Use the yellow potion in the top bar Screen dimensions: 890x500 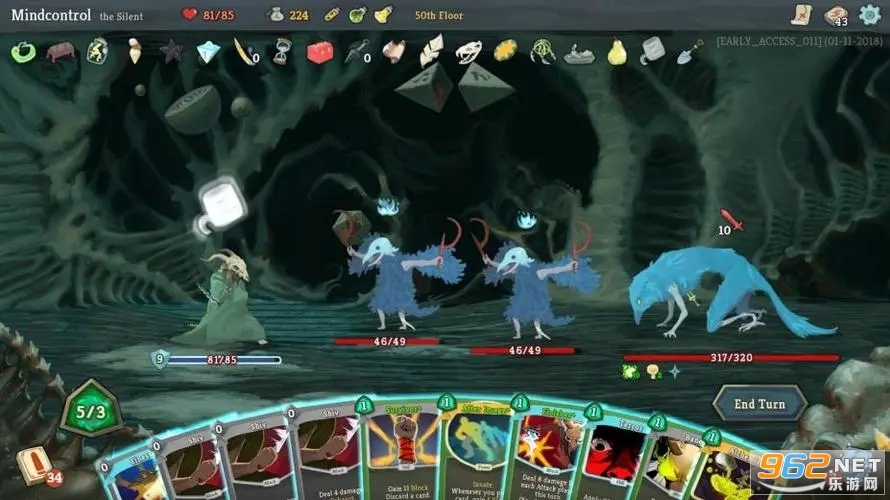[383, 15]
